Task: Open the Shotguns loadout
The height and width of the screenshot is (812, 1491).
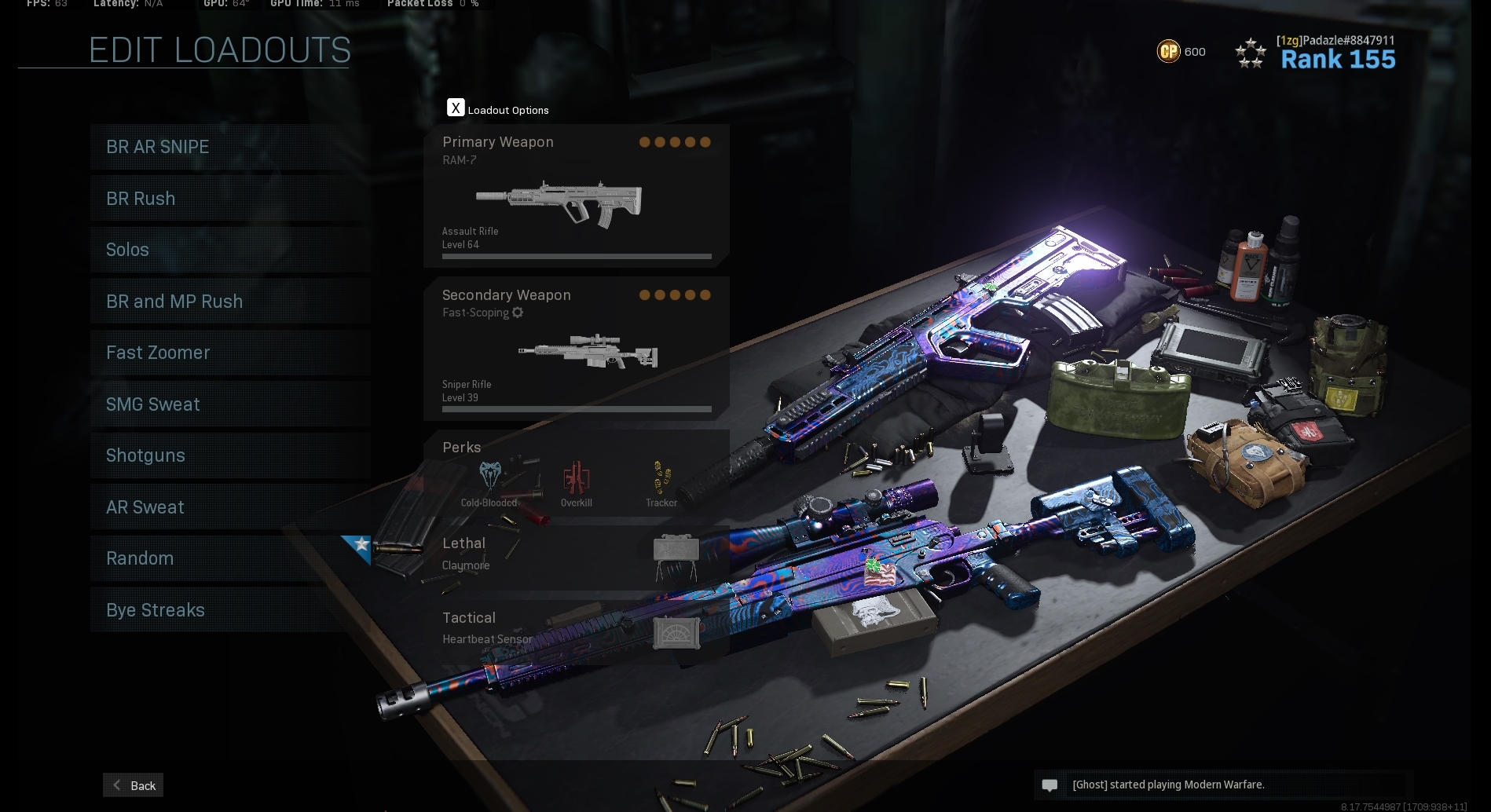Action: click(x=229, y=455)
